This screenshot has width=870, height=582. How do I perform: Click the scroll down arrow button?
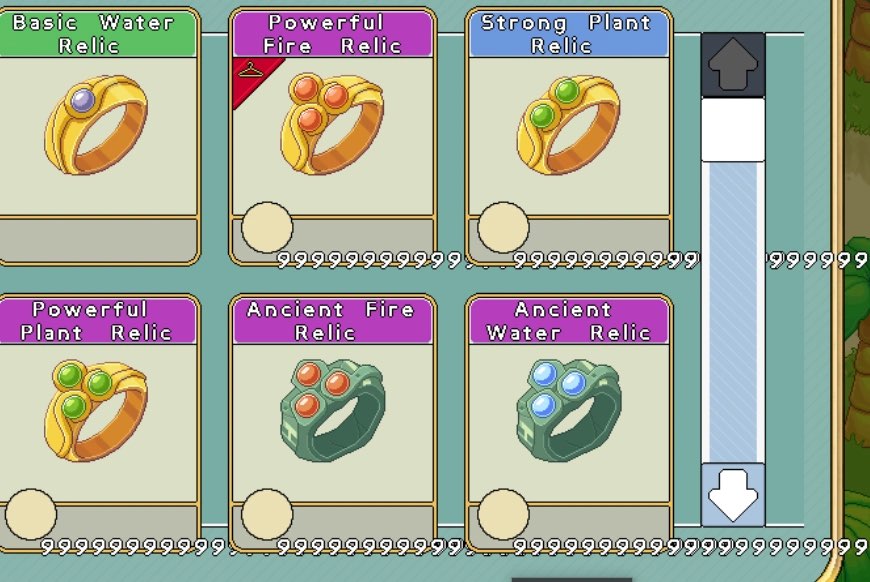coord(733,495)
